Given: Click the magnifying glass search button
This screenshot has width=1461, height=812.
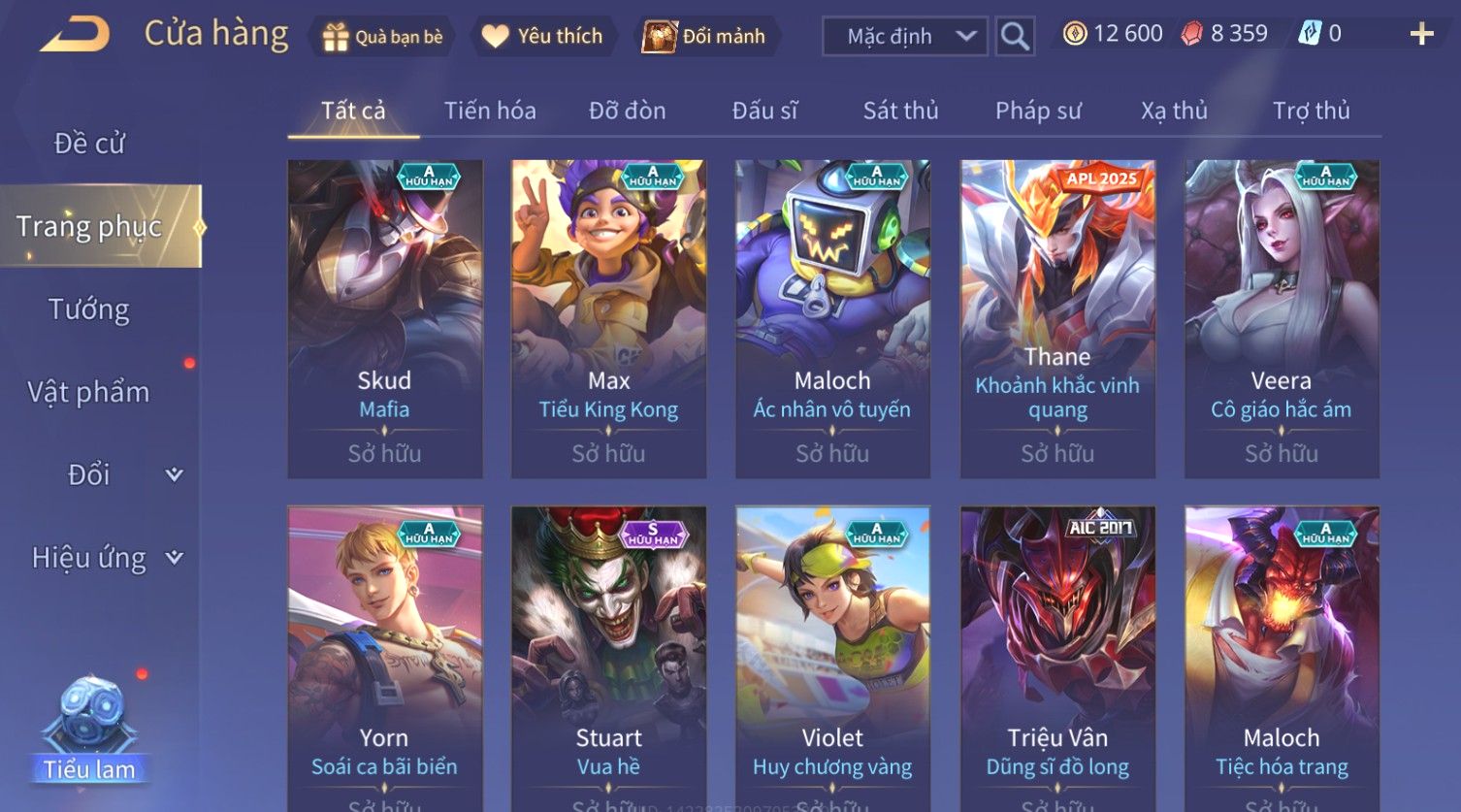Looking at the screenshot, I should coord(1015,37).
